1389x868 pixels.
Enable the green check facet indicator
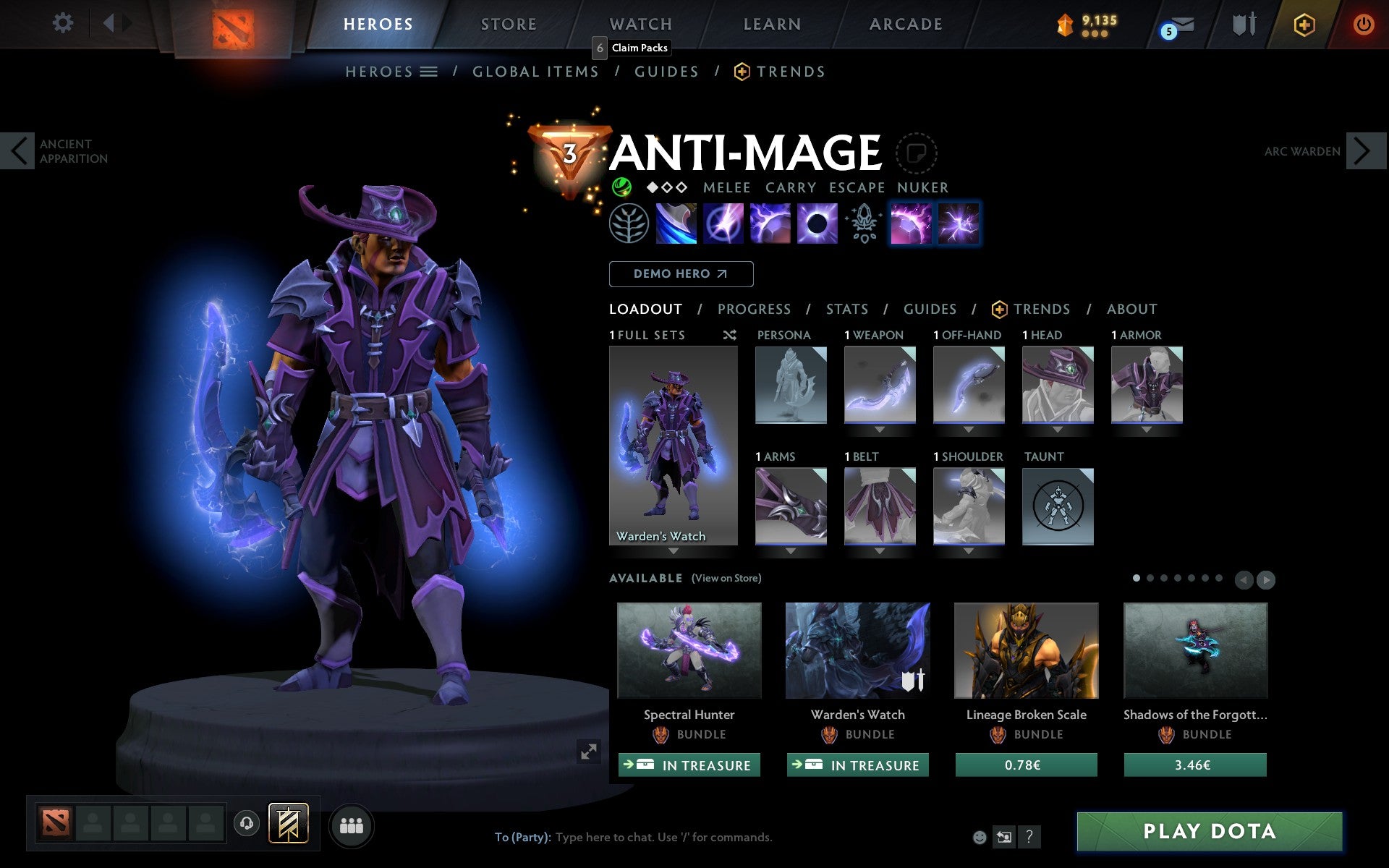pyautogui.click(x=621, y=187)
